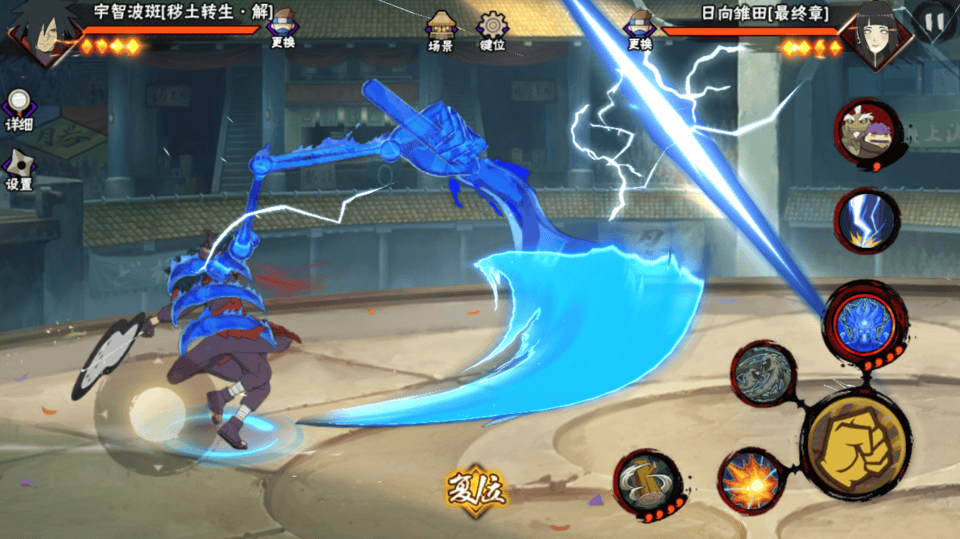Tap Hinata Hyuga's portrait
960x539 pixels.
coord(869,35)
